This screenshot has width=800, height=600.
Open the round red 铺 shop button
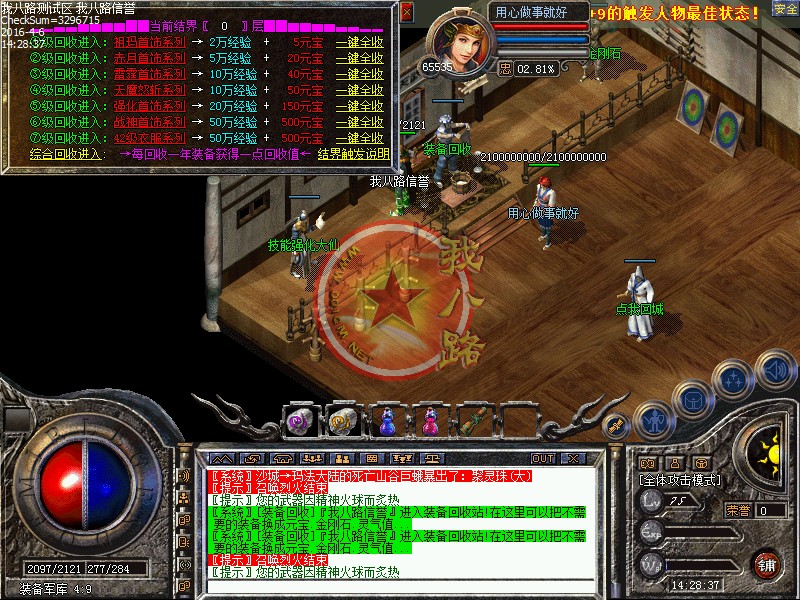click(766, 564)
